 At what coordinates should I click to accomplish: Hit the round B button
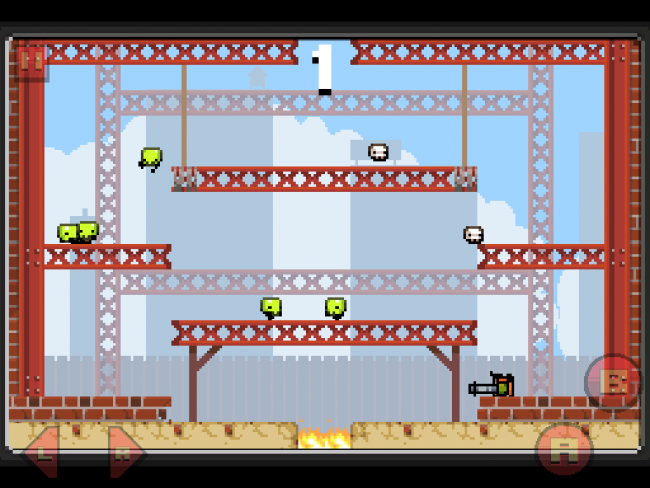coord(611,382)
